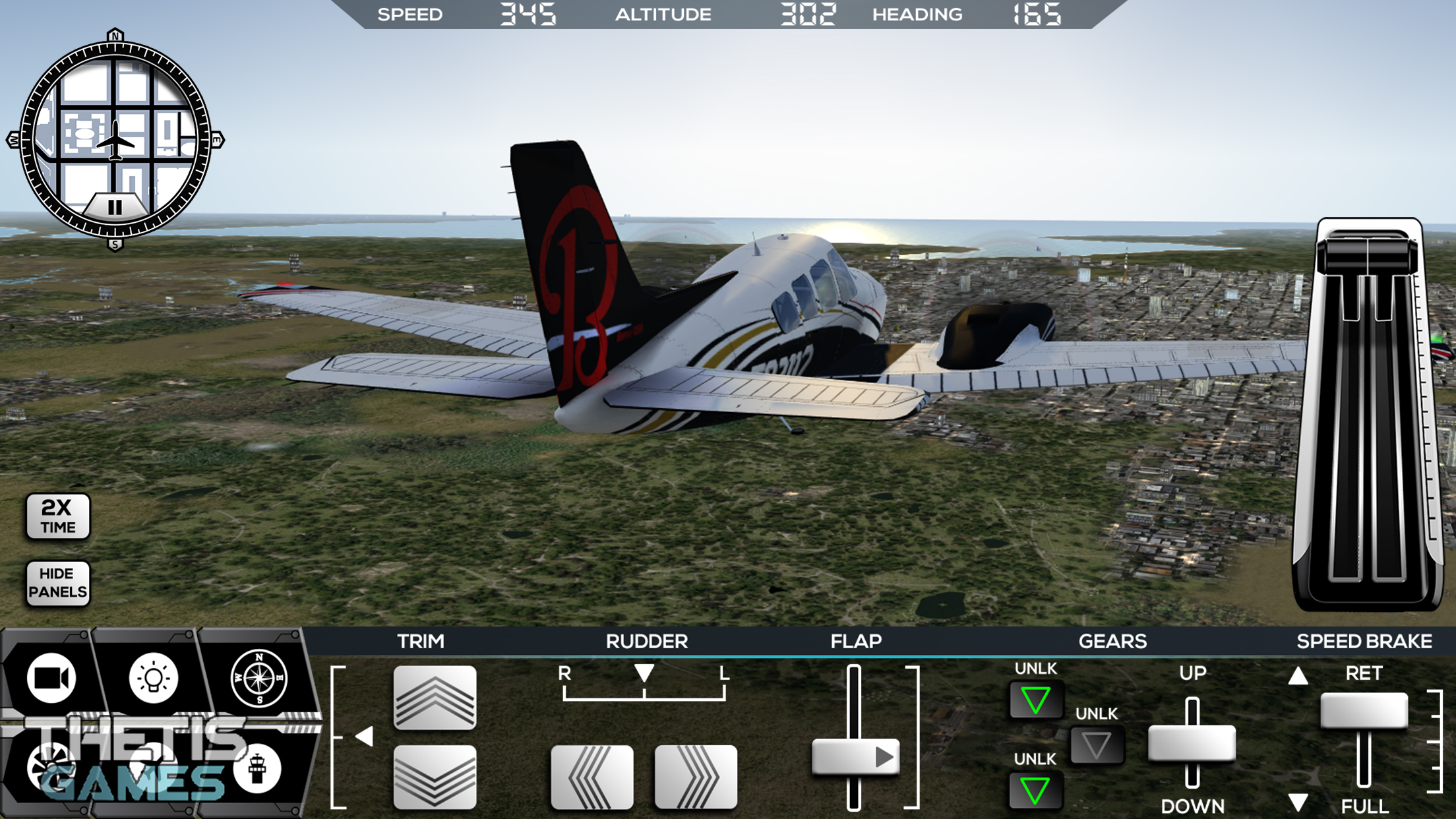Toggle the 2X TIME speed button
1456x819 pixels.
pyautogui.click(x=58, y=517)
